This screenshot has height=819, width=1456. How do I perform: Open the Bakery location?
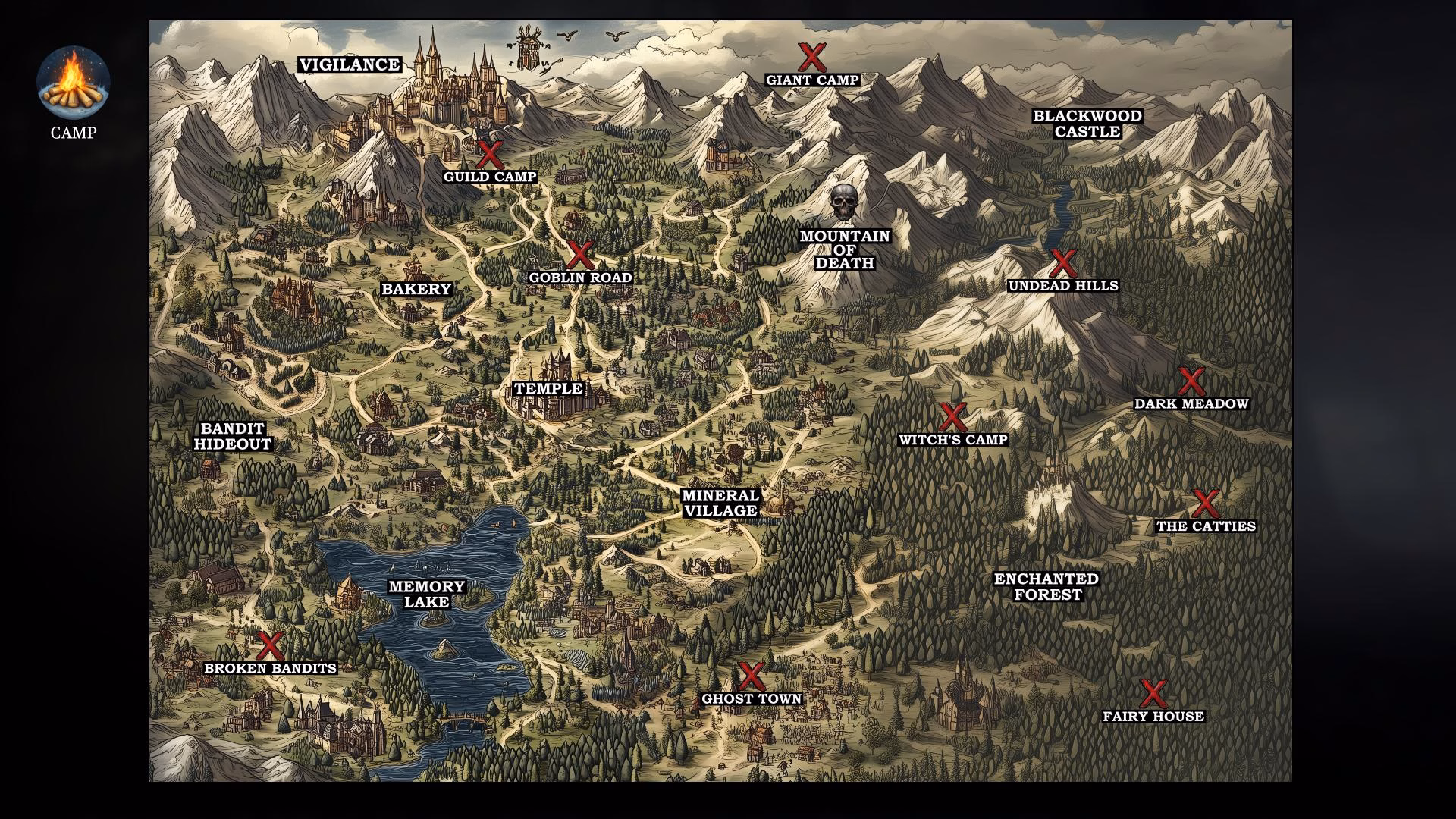tap(416, 289)
